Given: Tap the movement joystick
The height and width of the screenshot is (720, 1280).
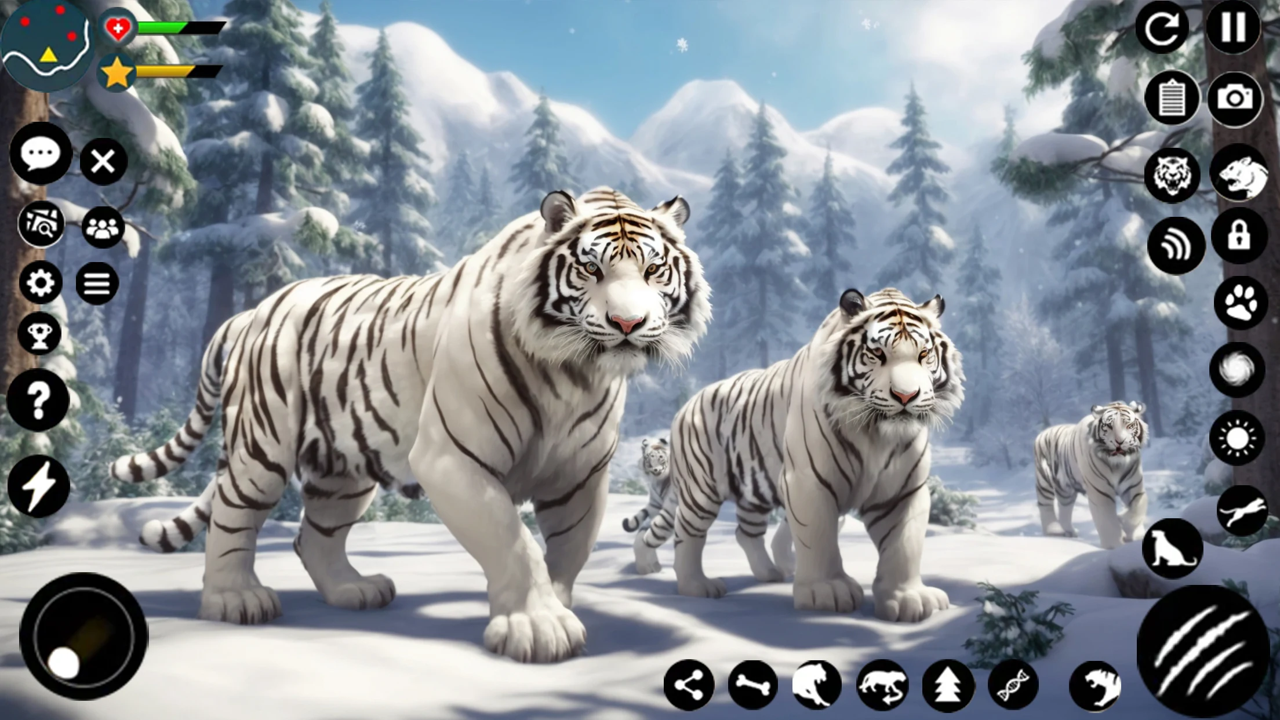Looking at the screenshot, I should pos(83,638).
